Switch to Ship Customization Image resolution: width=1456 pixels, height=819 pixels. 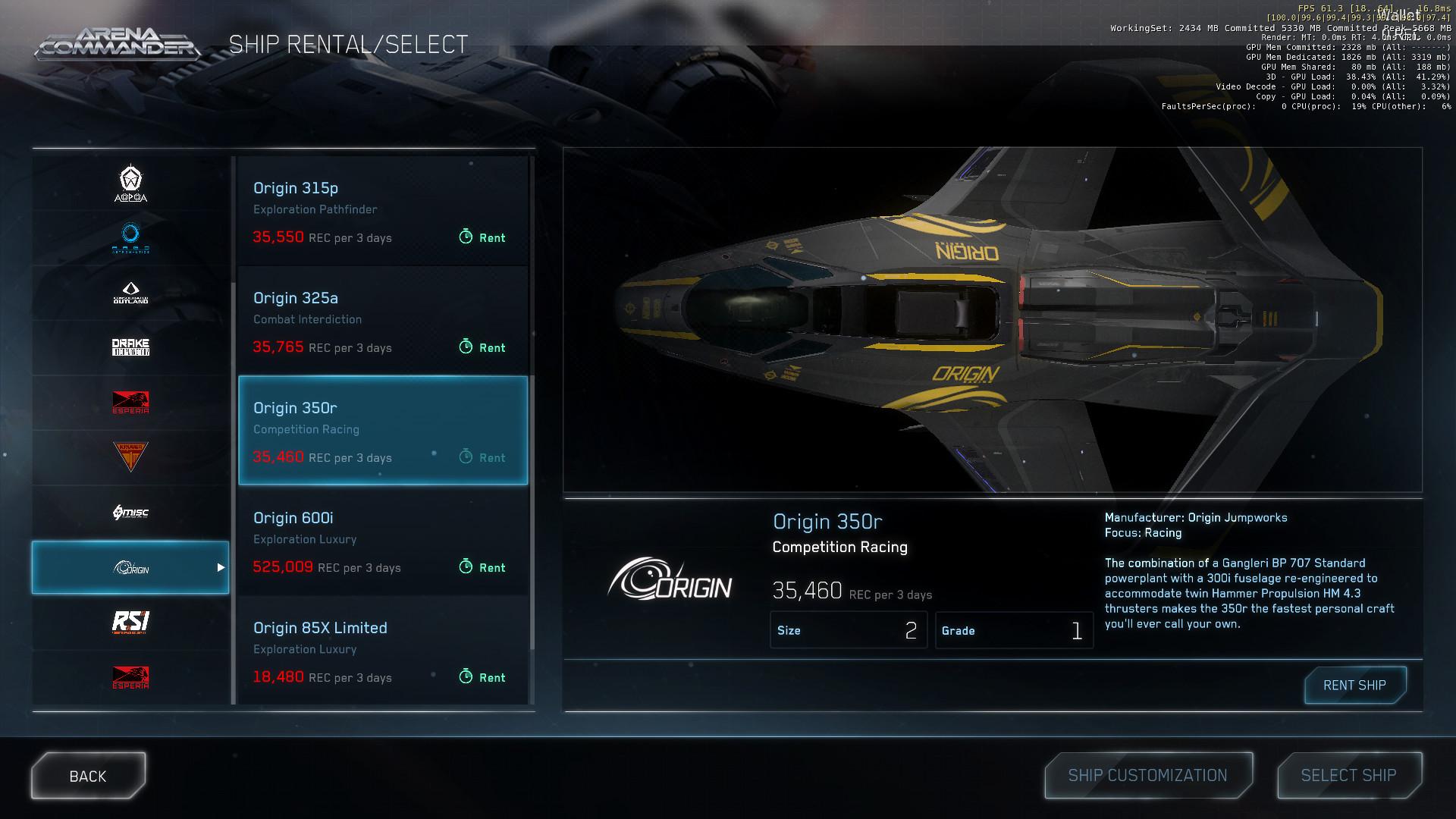tap(1147, 775)
